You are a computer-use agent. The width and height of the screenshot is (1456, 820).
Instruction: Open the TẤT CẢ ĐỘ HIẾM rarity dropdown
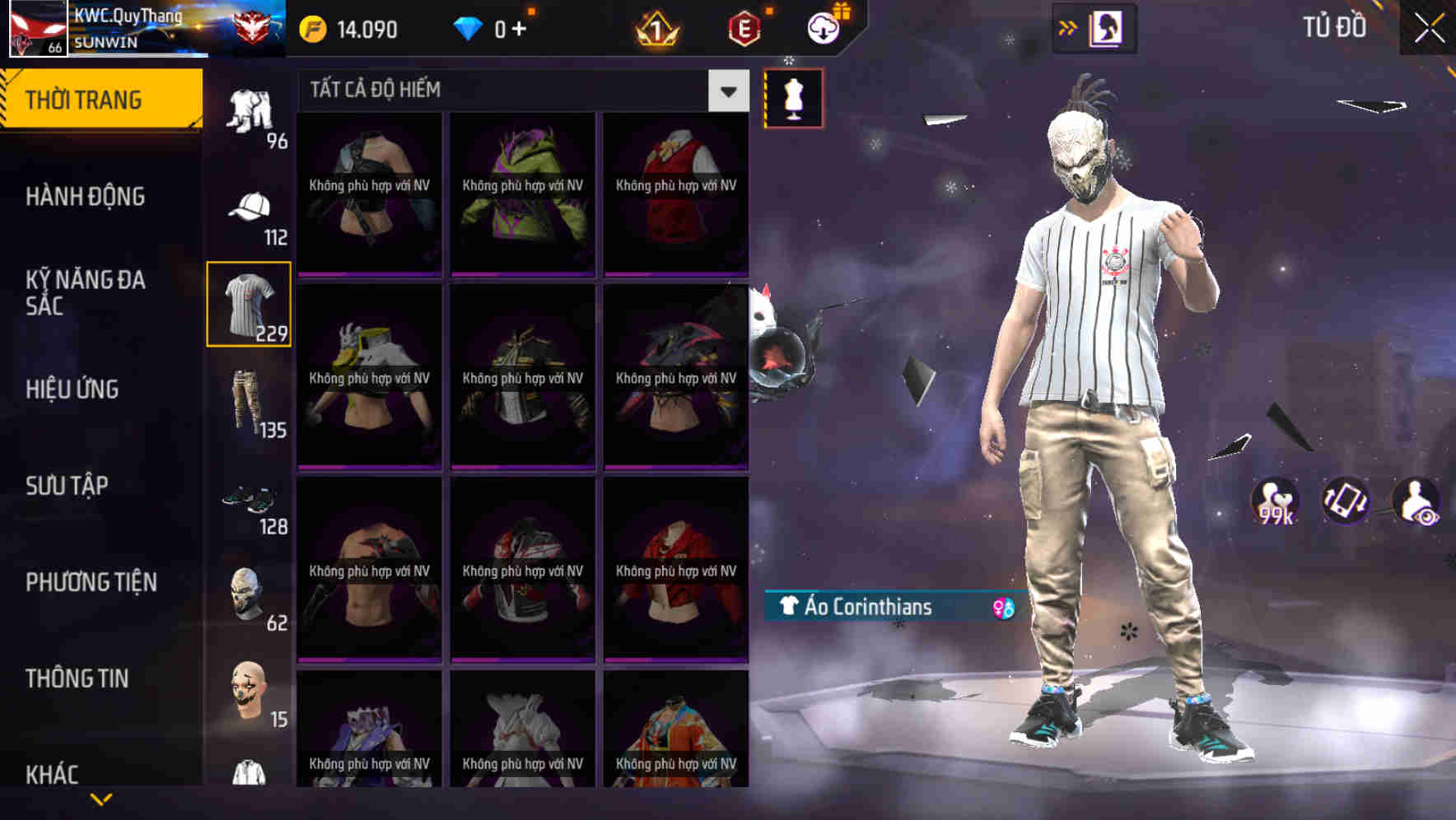coord(726,91)
